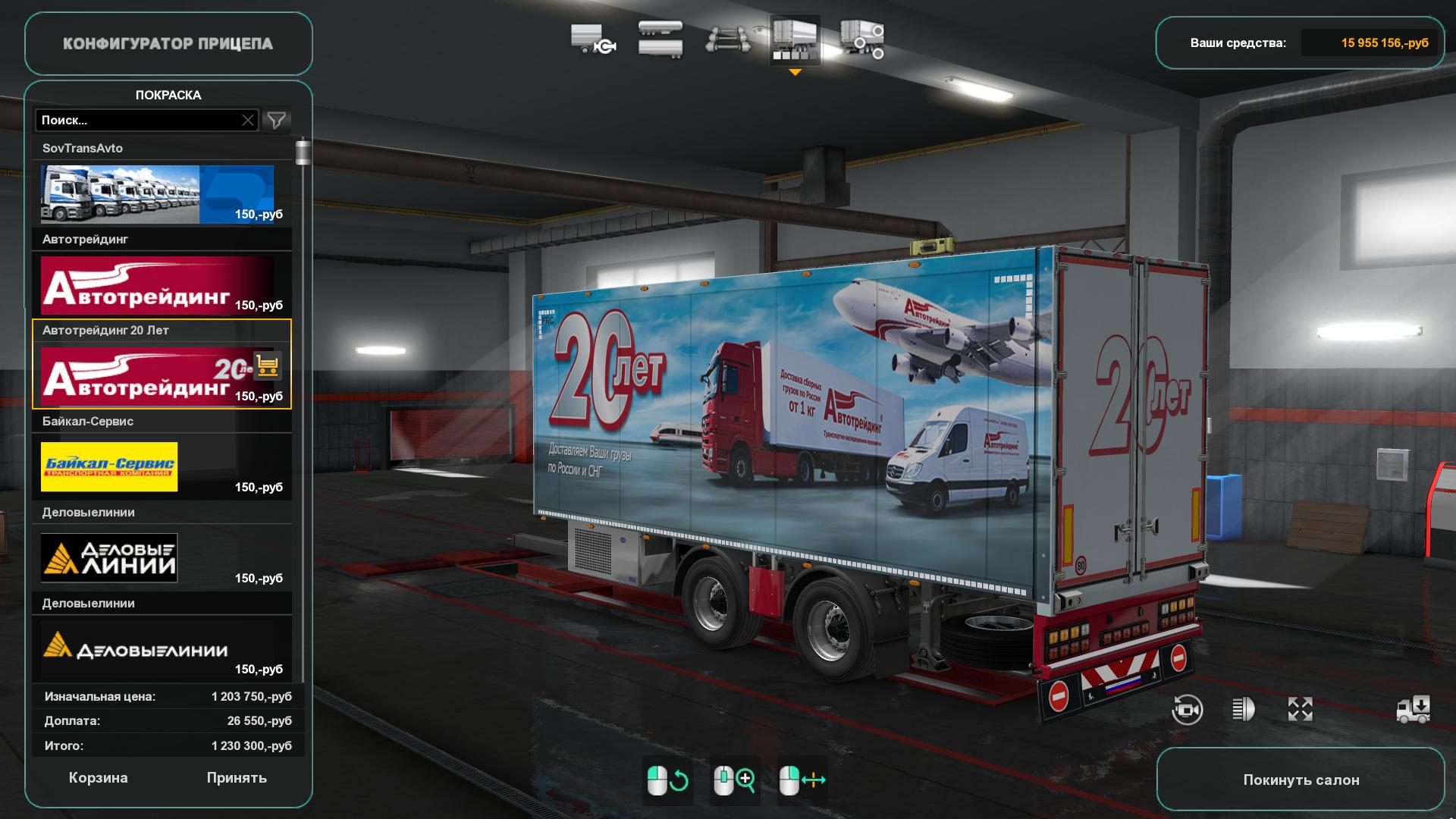This screenshot has height=819, width=1456.
Task: Open the trailer accessories tab with circle markers
Action: [862, 39]
